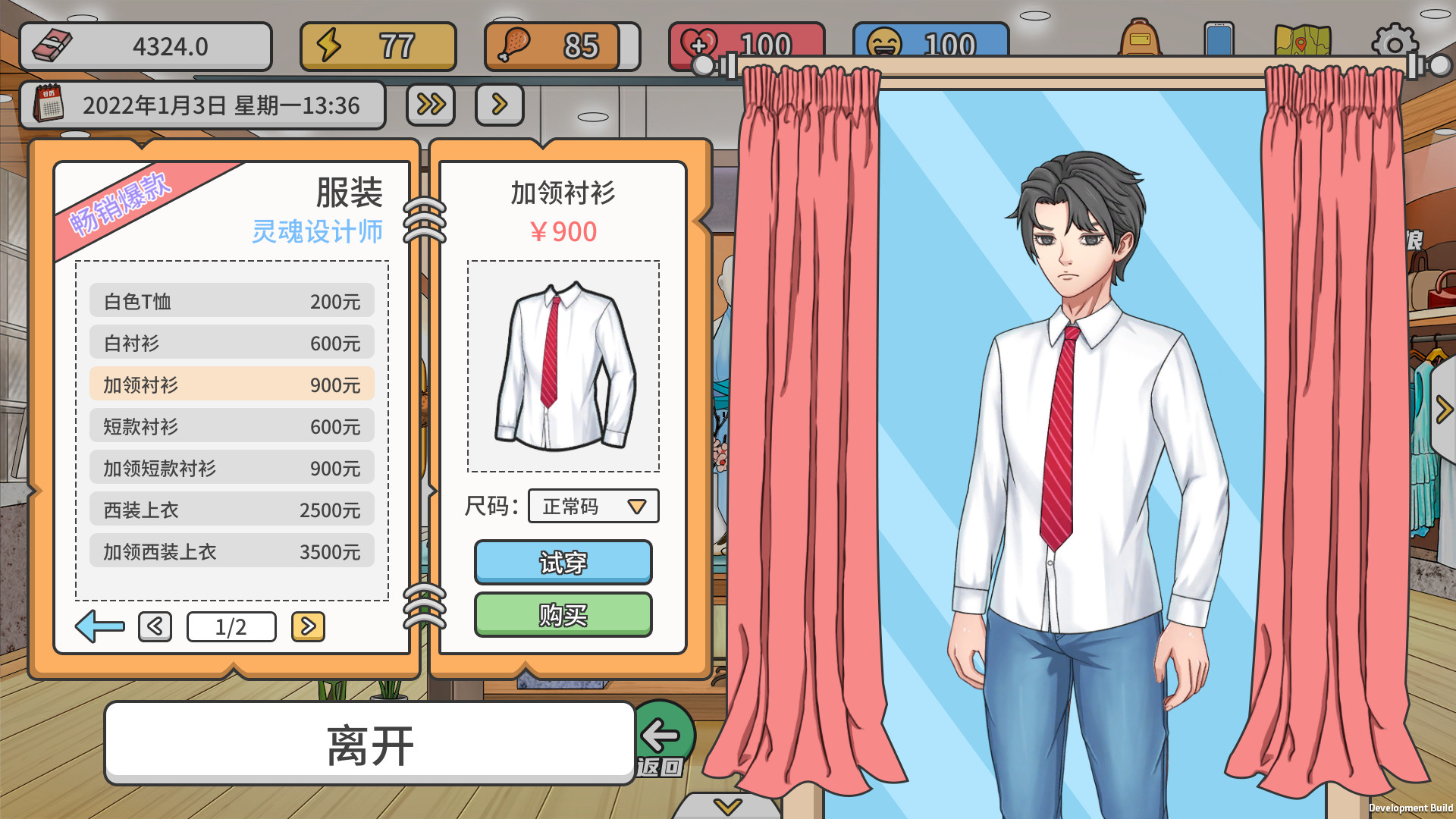The image size is (1456, 819).
Task: Expand the right-side chevron panel arrow
Action: (1442, 408)
